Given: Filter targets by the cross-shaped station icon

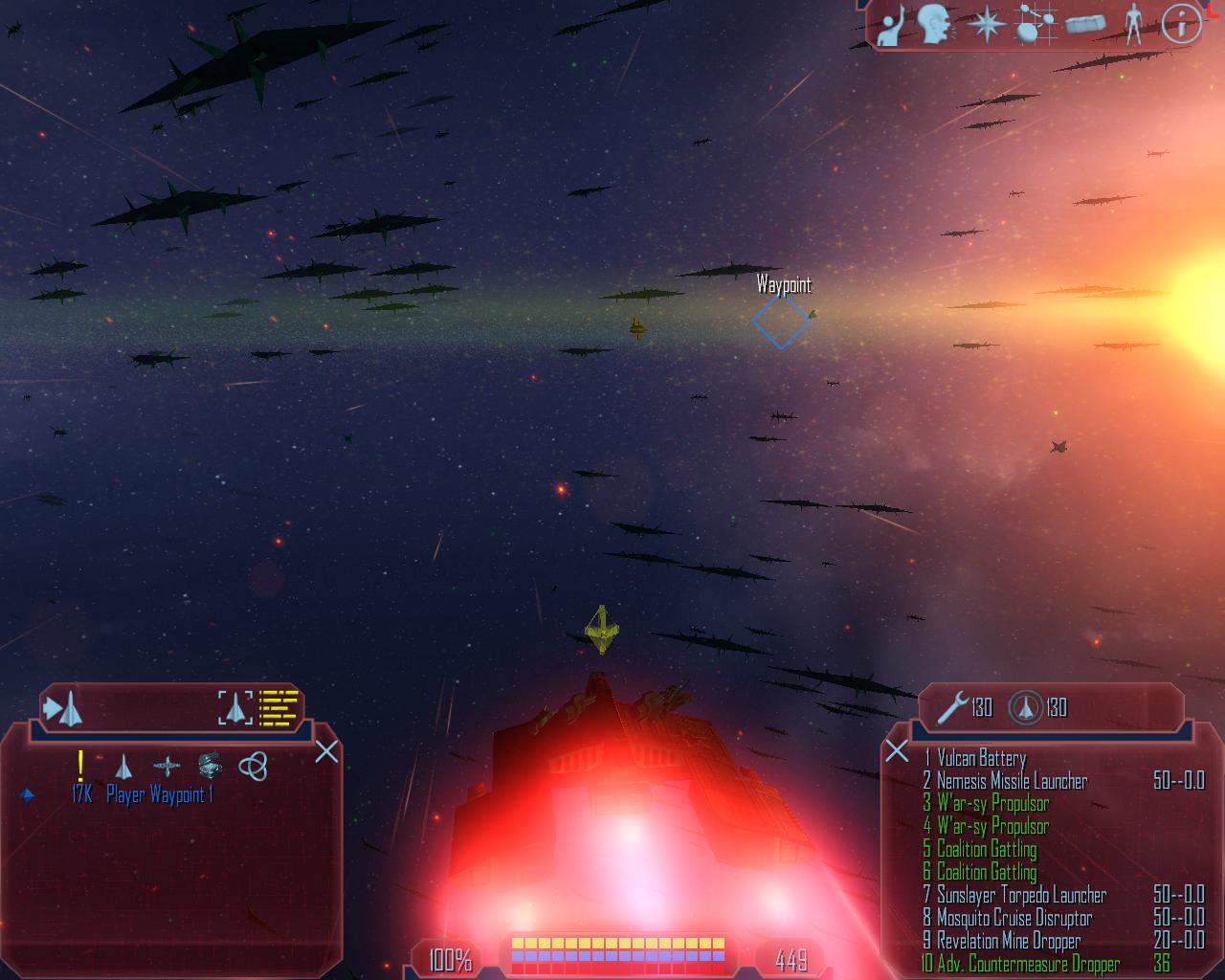Looking at the screenshot, I should coord(167,766).
